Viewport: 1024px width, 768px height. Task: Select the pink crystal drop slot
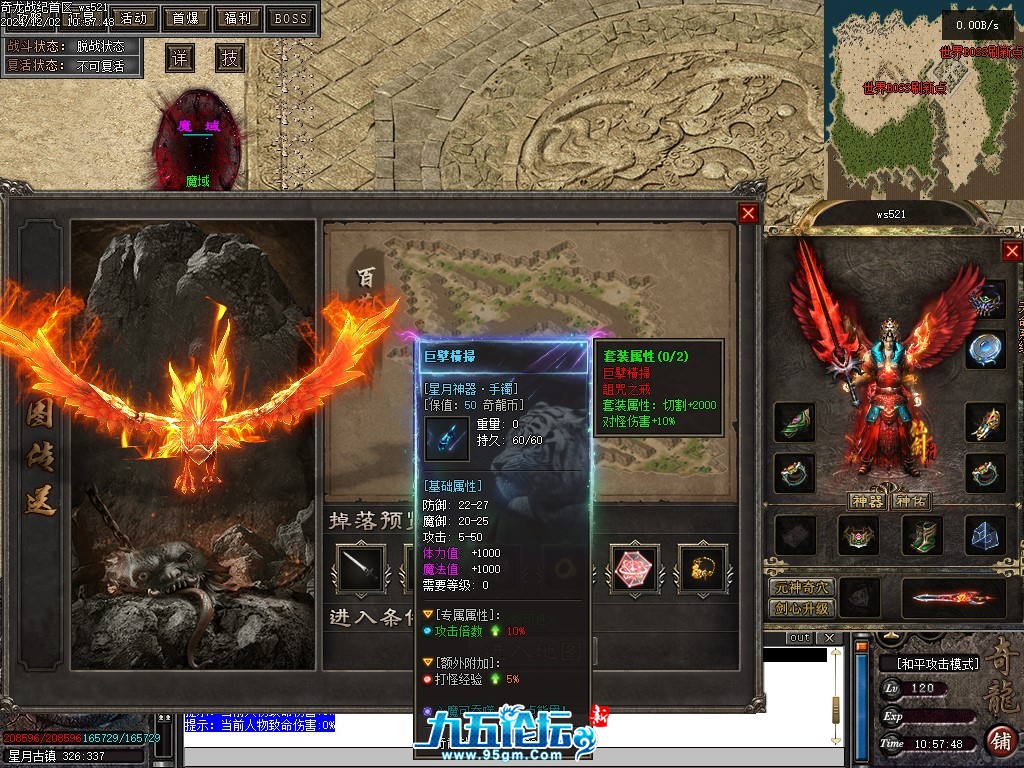click(635, 568)
